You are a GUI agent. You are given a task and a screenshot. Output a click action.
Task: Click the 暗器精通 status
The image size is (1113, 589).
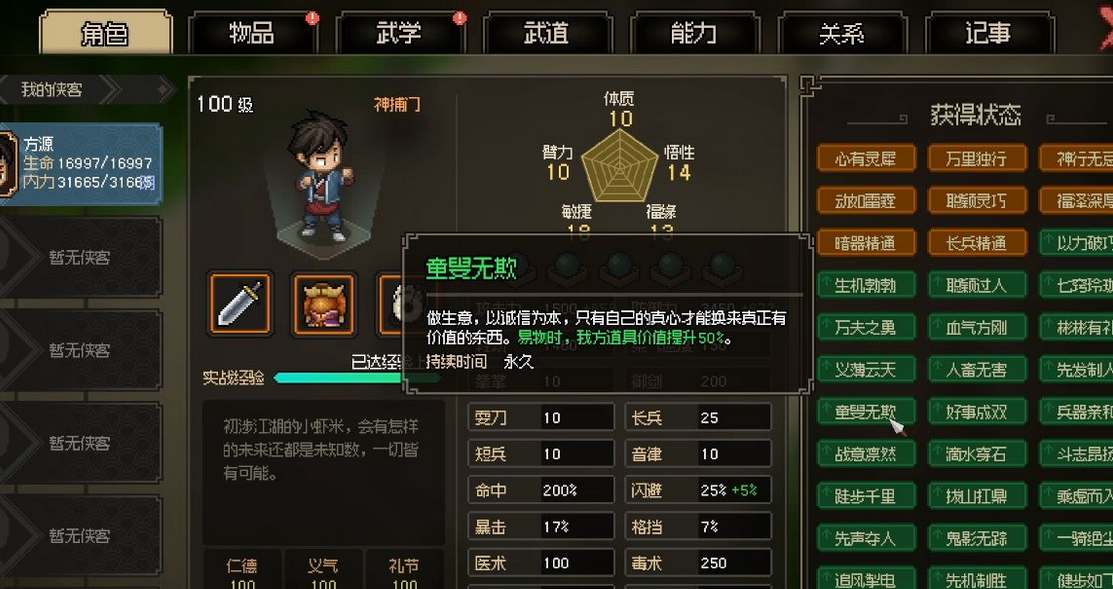[x=866, y=243]
